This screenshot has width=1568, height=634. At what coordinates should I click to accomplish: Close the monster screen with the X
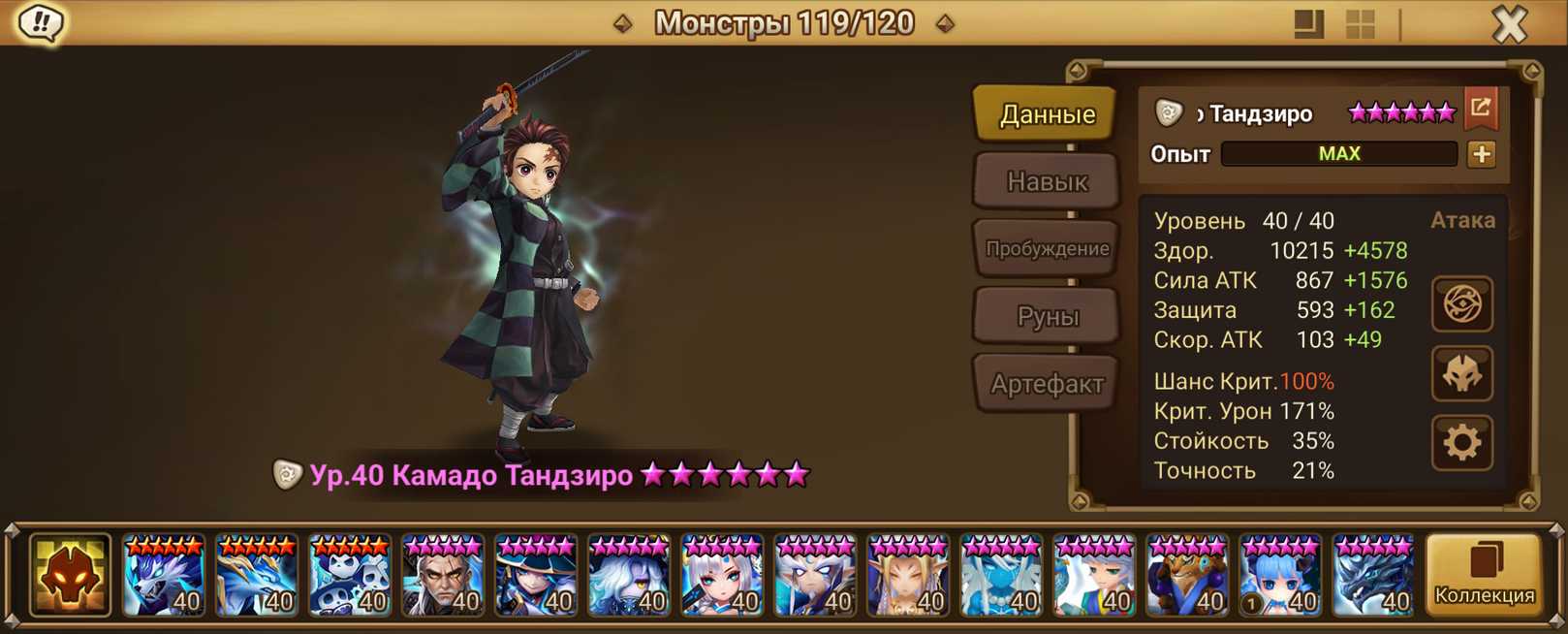(x=1509, y=23)
